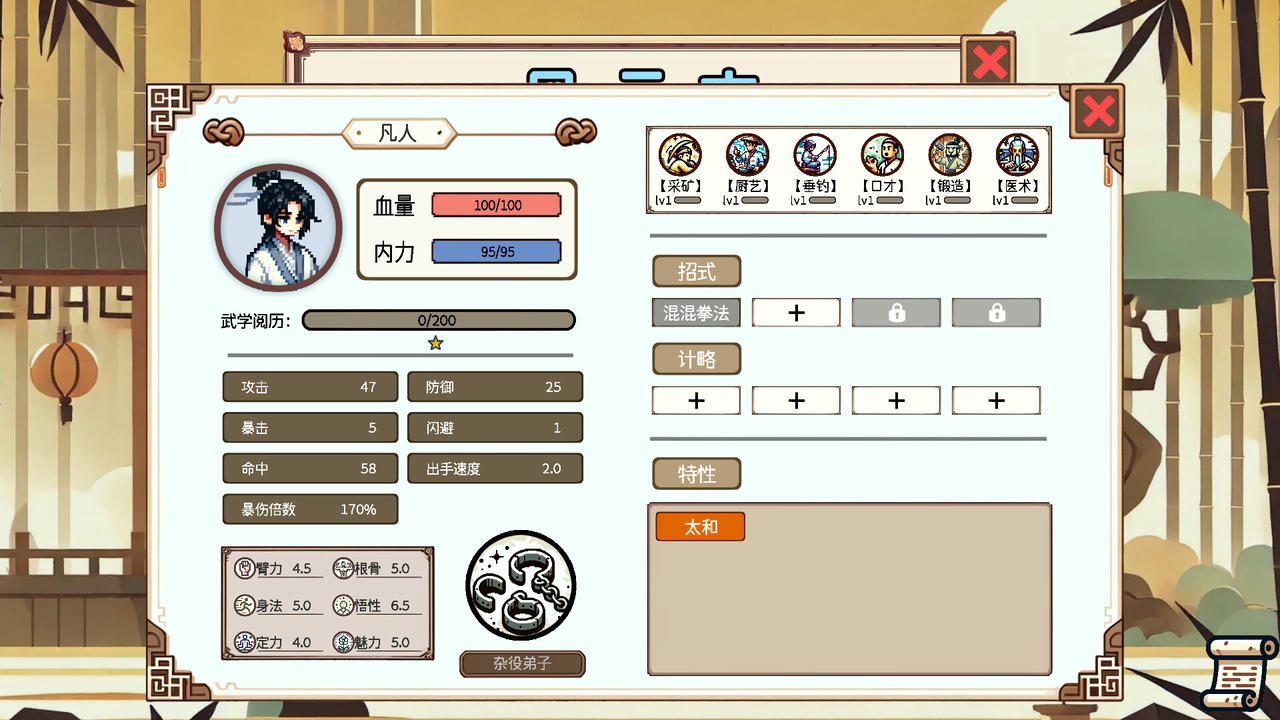Close the background window behind the panel
The height and width of the screenshot is (720, 1280).
coord(988,63)
